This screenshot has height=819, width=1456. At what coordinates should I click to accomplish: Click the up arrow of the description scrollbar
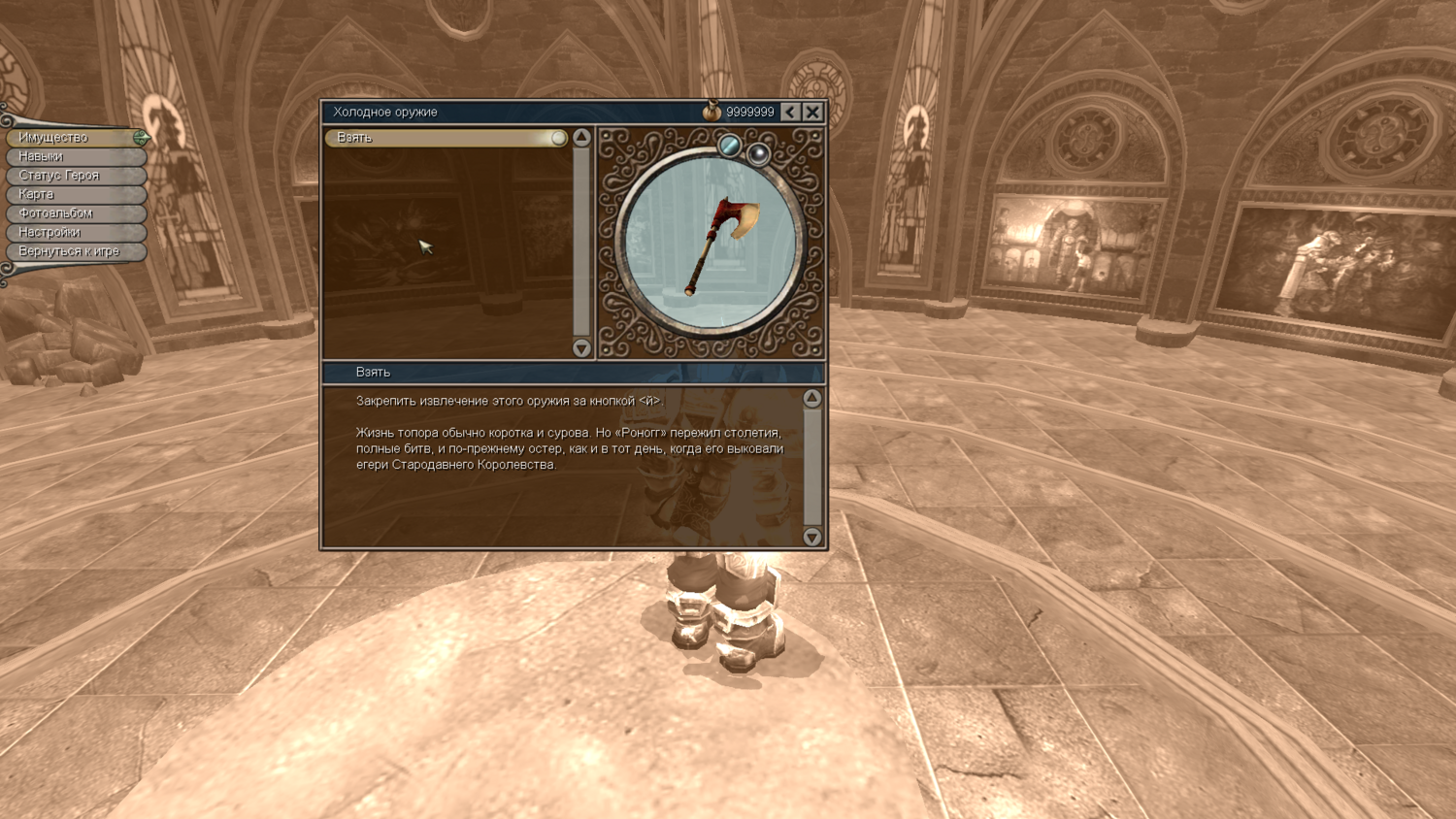(x=812, y=398)
